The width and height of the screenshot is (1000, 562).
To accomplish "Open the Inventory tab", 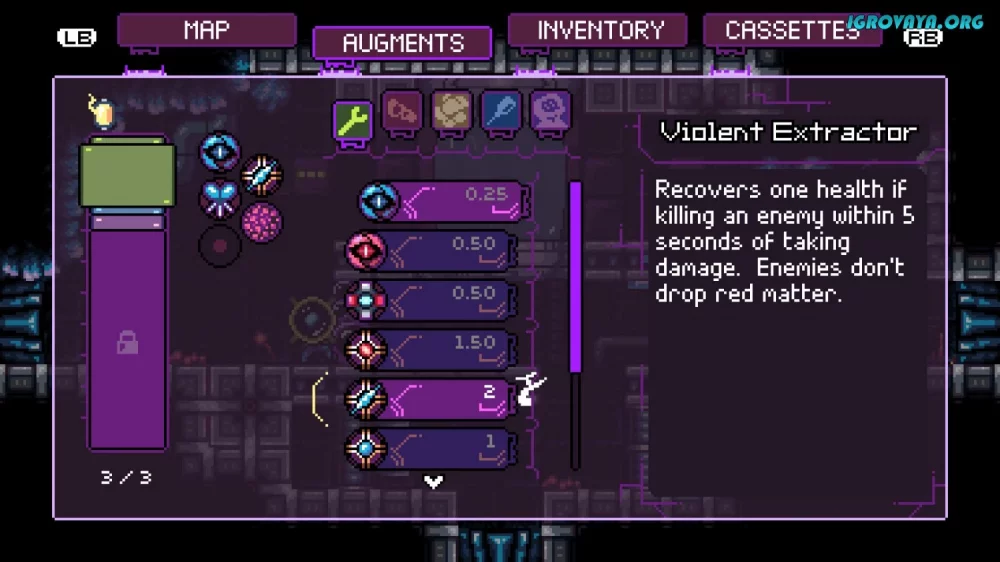I will (x=600, y=29).
